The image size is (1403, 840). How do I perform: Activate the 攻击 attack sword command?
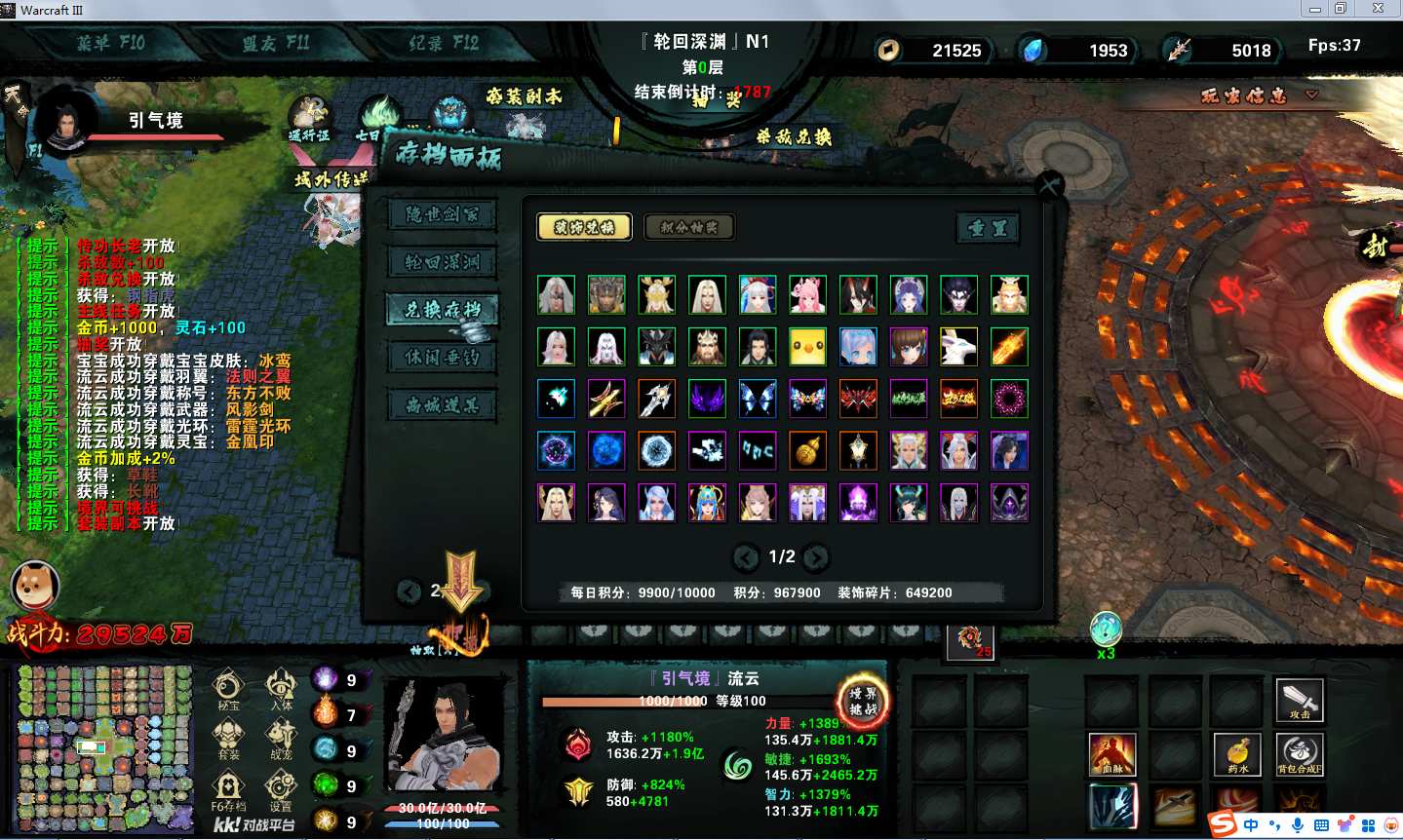pyautogui.click(x=1300, y=700)
